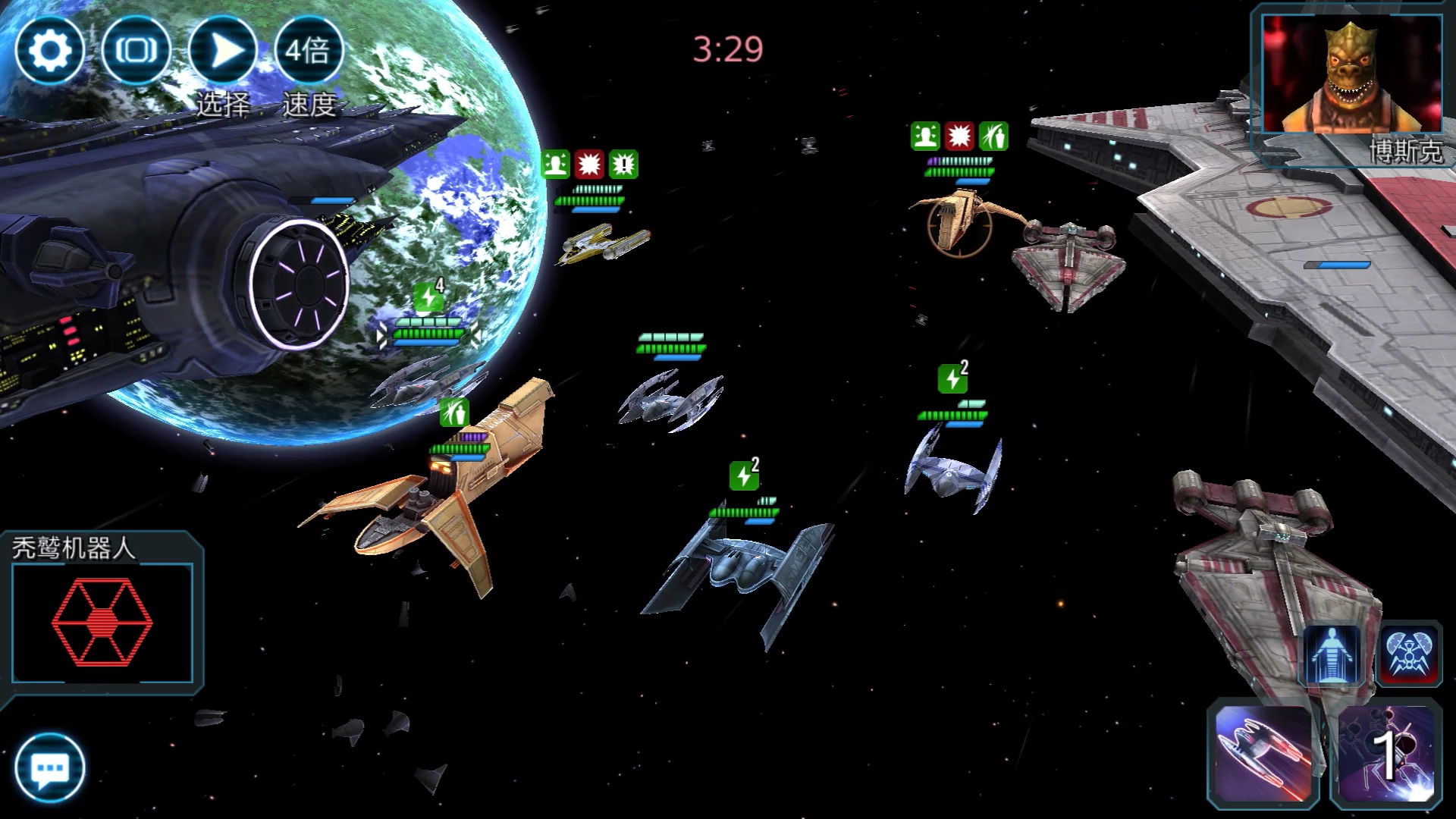Select the red droid swarm icon
Screen dimensions: 1456x819
(x=1409, y=654)
